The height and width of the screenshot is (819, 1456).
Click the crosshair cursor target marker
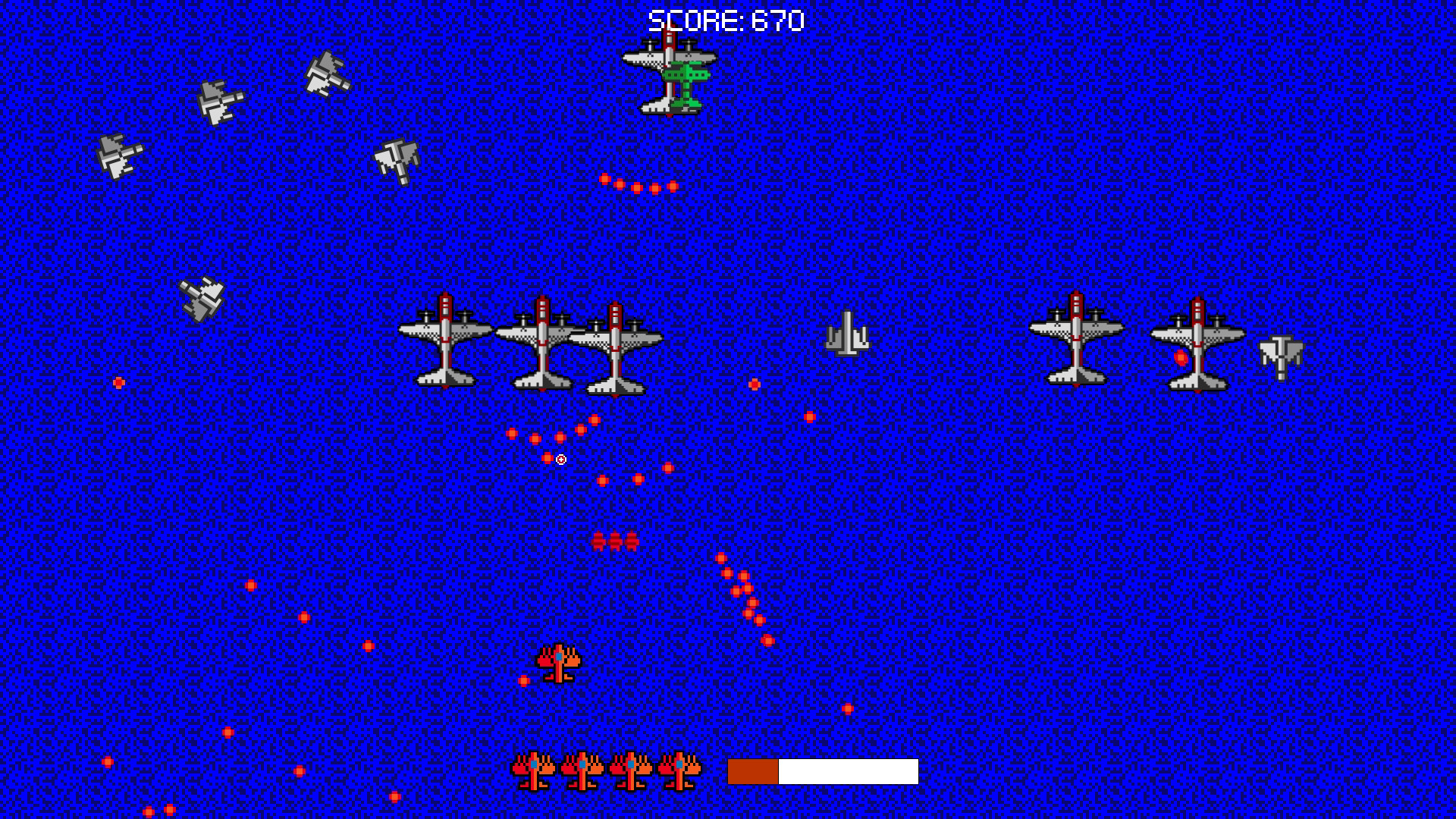[x=560, y=457]
